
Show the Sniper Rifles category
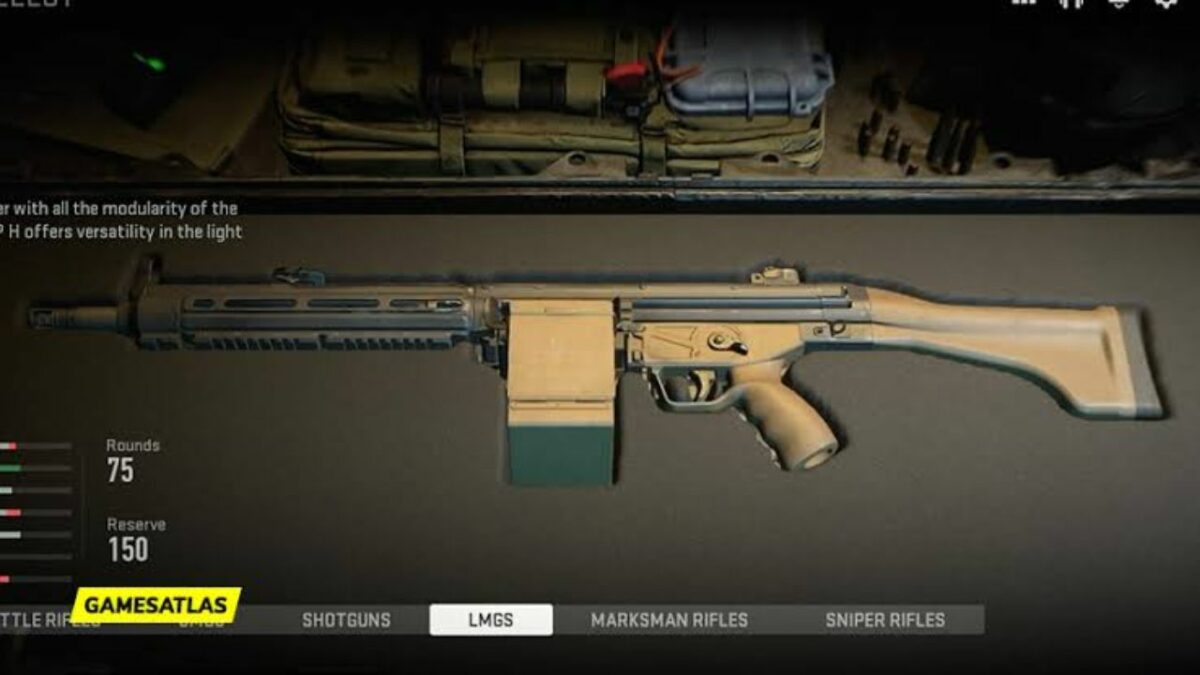click(x=885, y=620)
